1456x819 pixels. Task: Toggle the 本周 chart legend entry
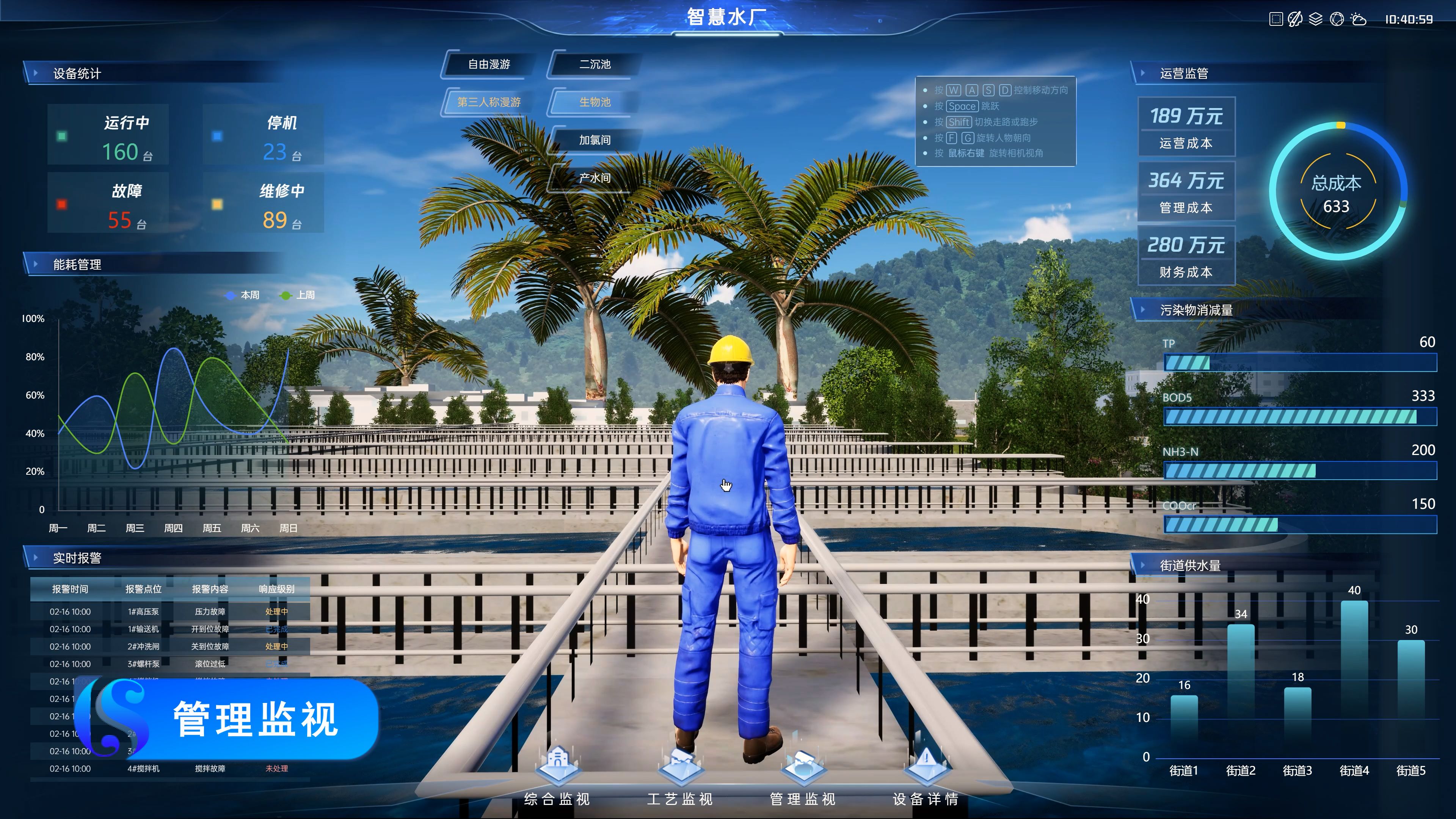(243, 295)
